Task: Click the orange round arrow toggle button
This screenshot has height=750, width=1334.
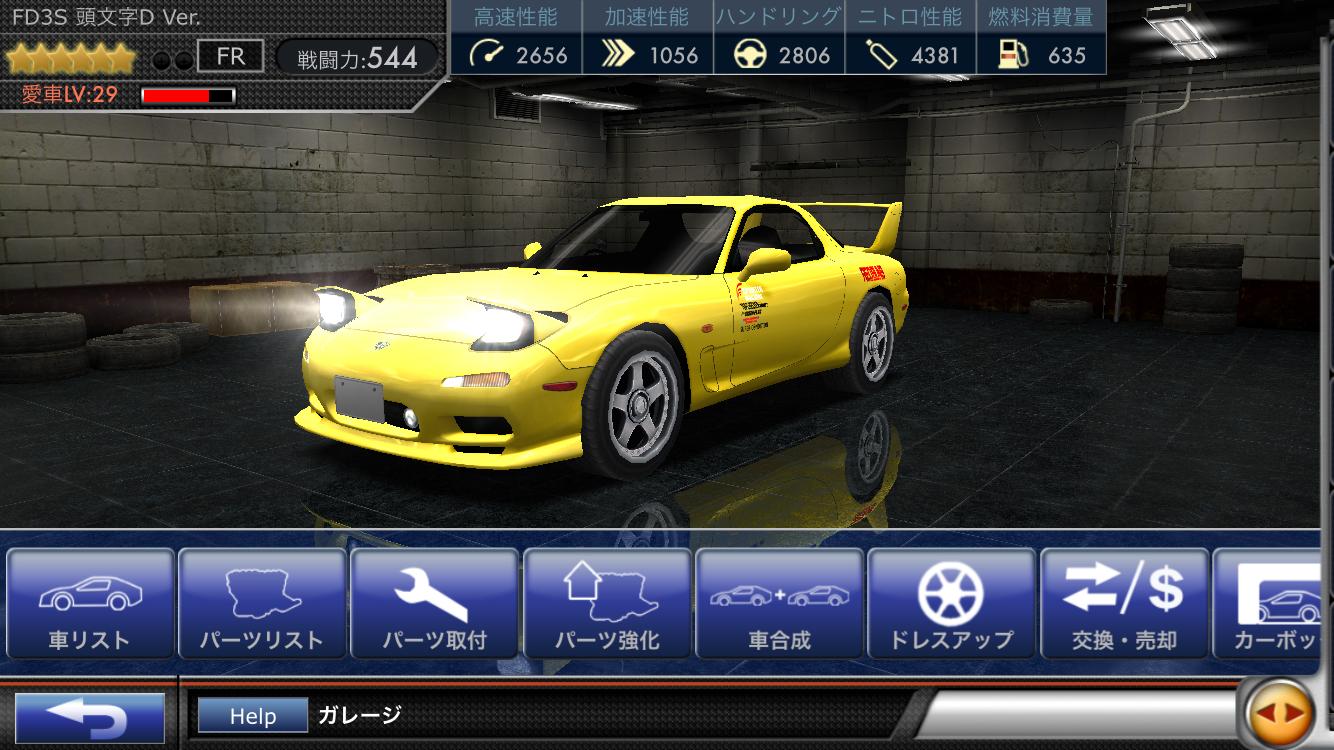Action: click(x=1281, y=714)
